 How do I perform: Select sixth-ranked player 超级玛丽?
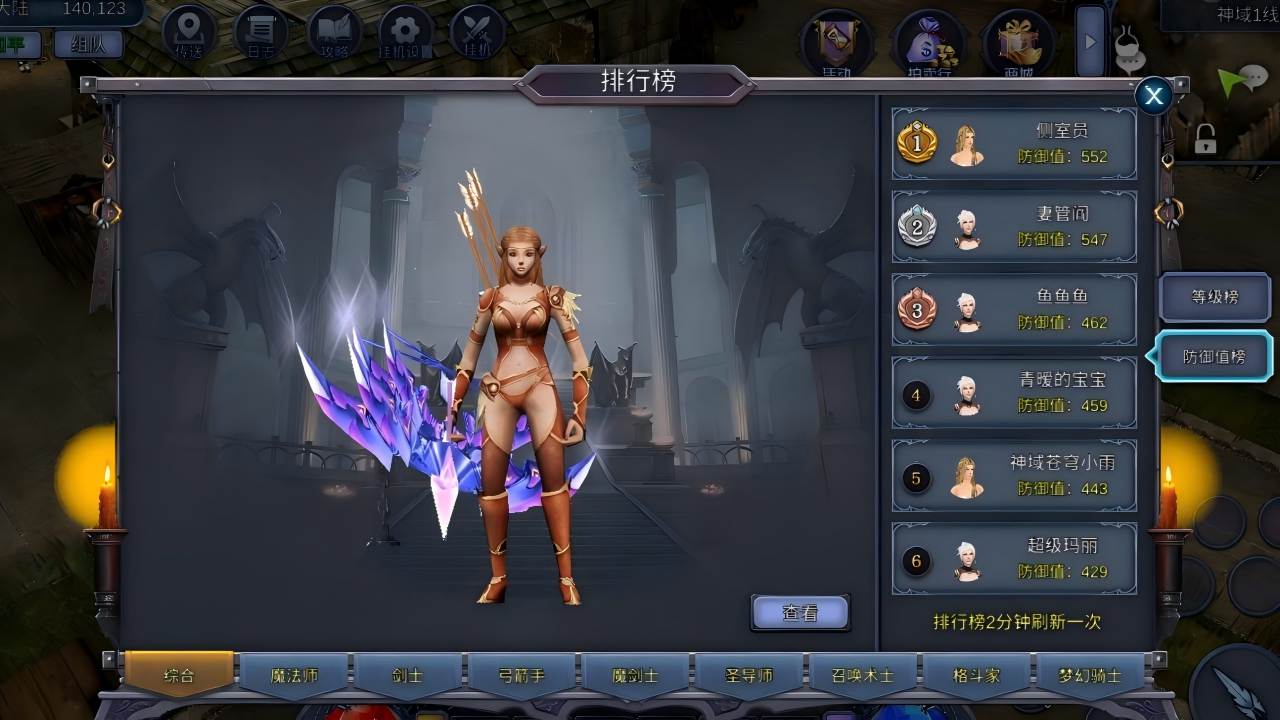point(1014,559)
